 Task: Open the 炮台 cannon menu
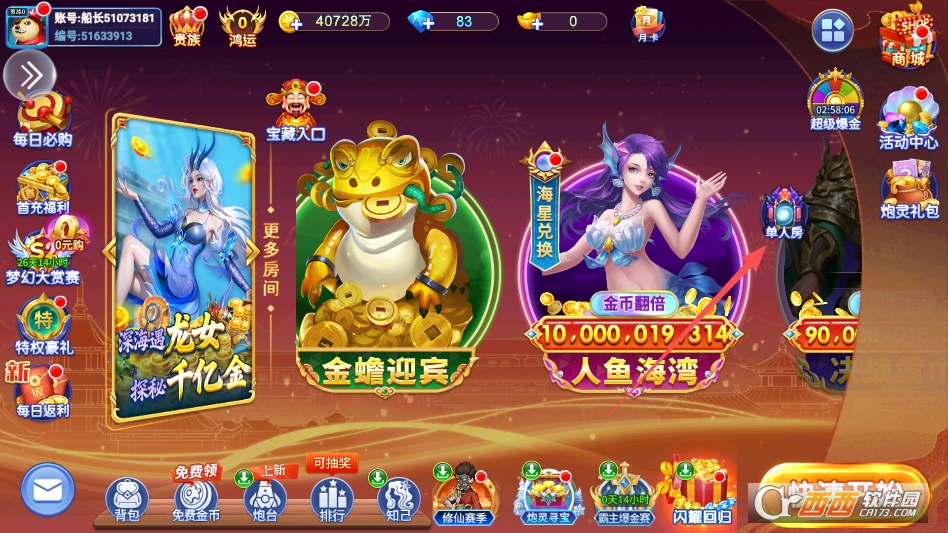[265, 498]
